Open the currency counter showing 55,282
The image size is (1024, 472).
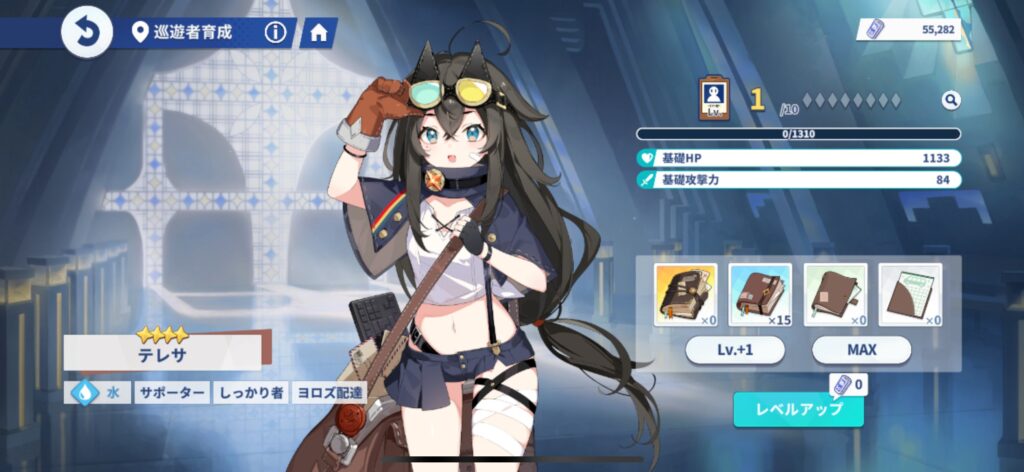point(910,30)
